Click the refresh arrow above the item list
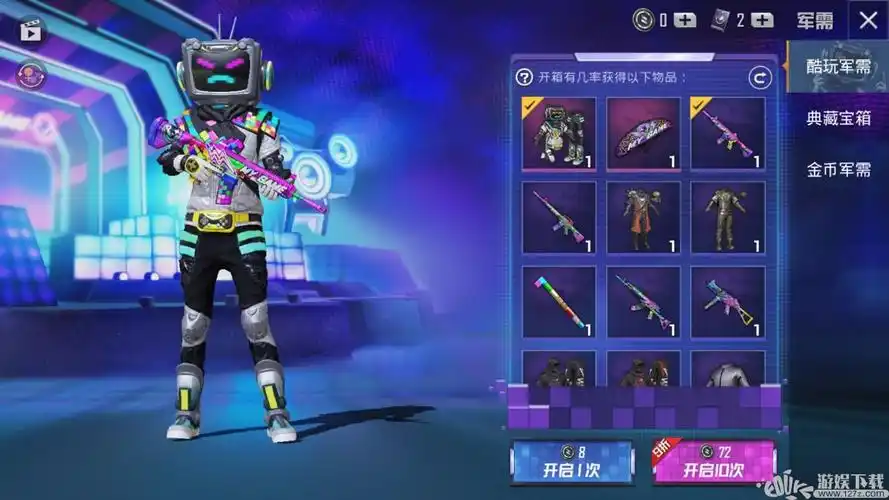 [x=760, y=77]
